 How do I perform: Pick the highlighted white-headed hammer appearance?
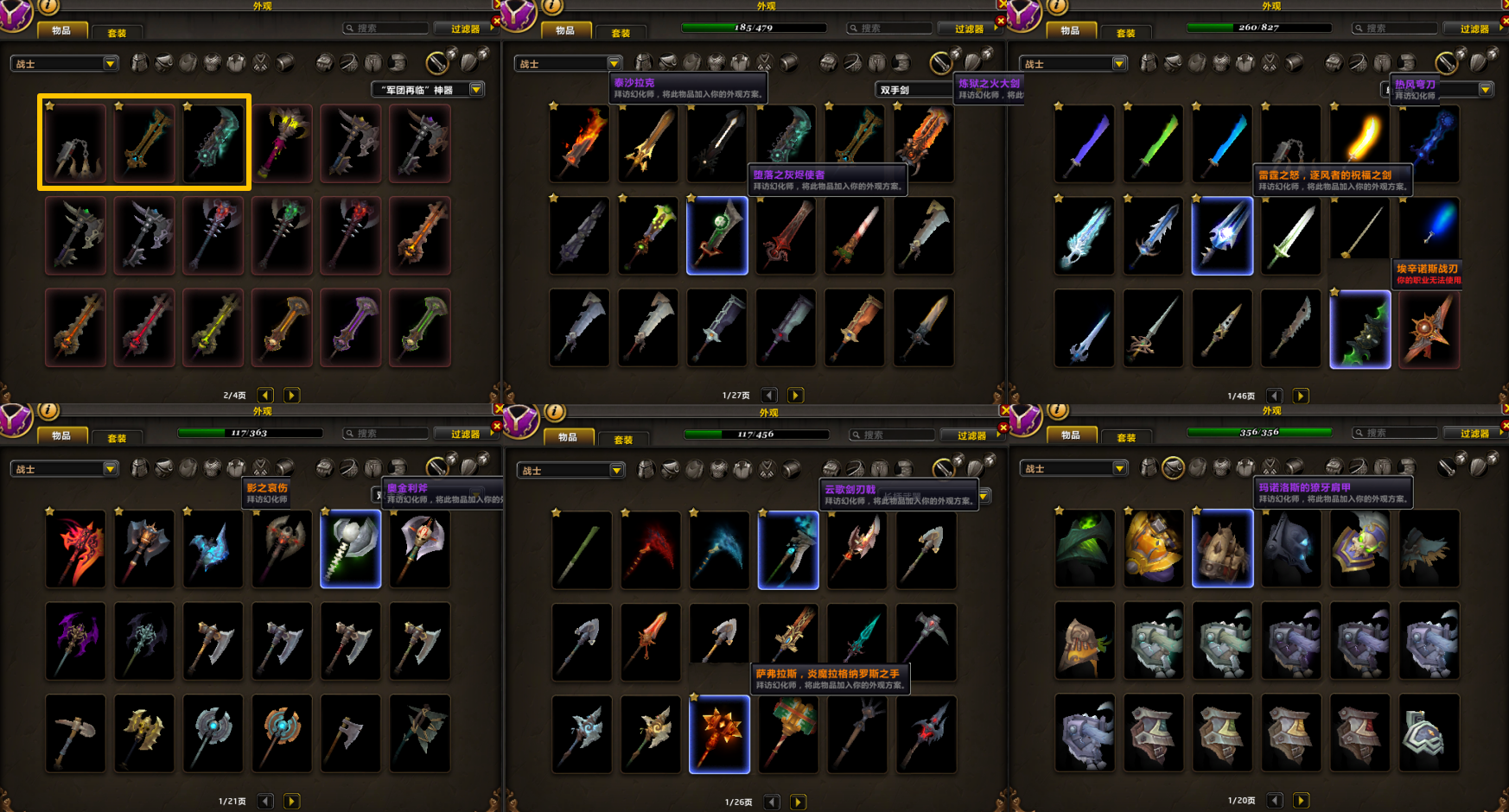(x=351, y=549)
